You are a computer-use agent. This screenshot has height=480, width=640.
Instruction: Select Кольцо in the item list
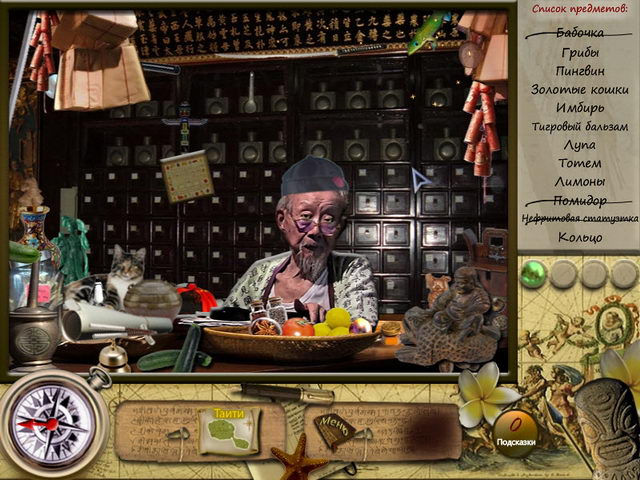(580, 237)
